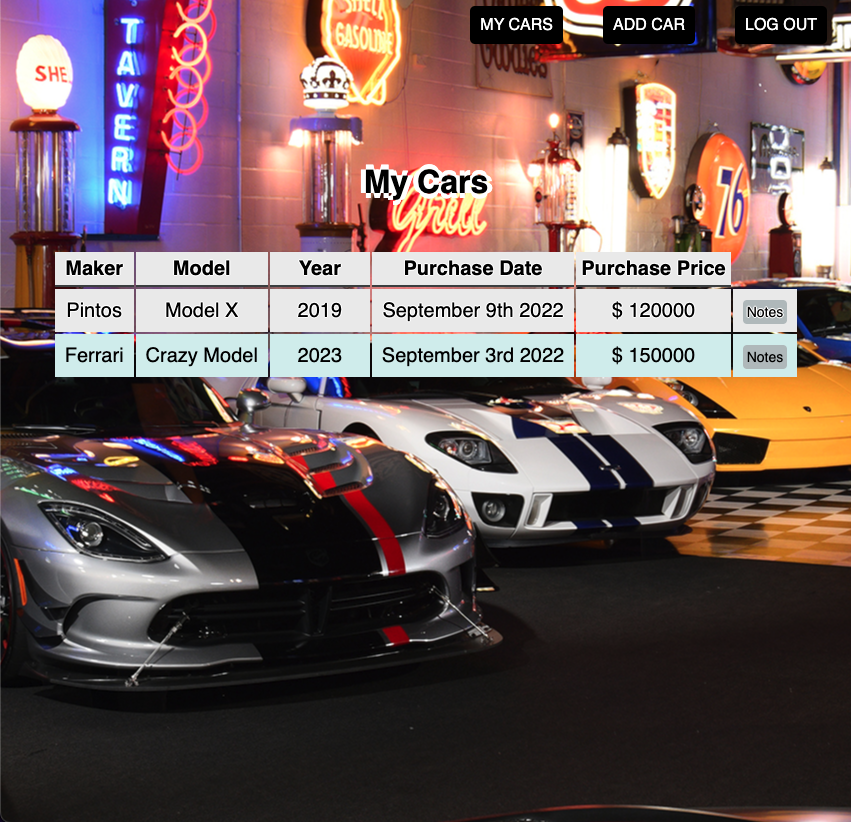
Task: Select the Pintos maker cell
Action: (x=94, y=311)
